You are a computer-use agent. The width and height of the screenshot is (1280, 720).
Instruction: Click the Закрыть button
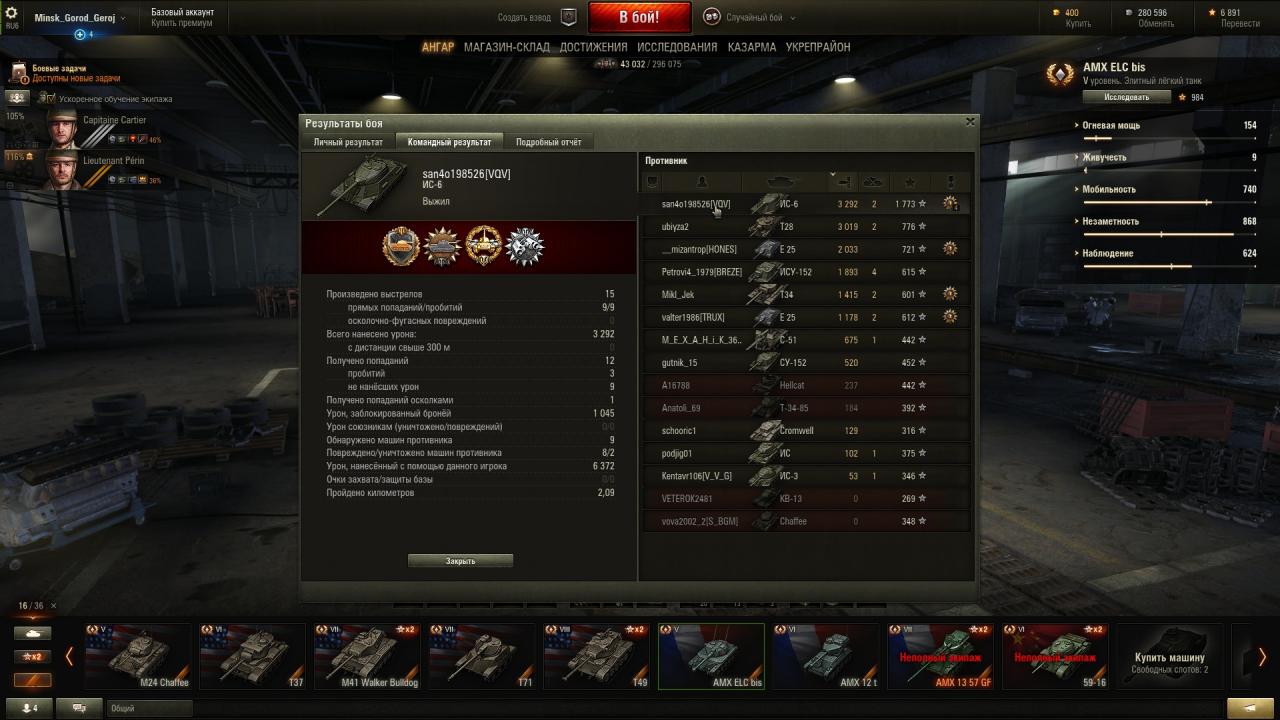click(460, 561)
